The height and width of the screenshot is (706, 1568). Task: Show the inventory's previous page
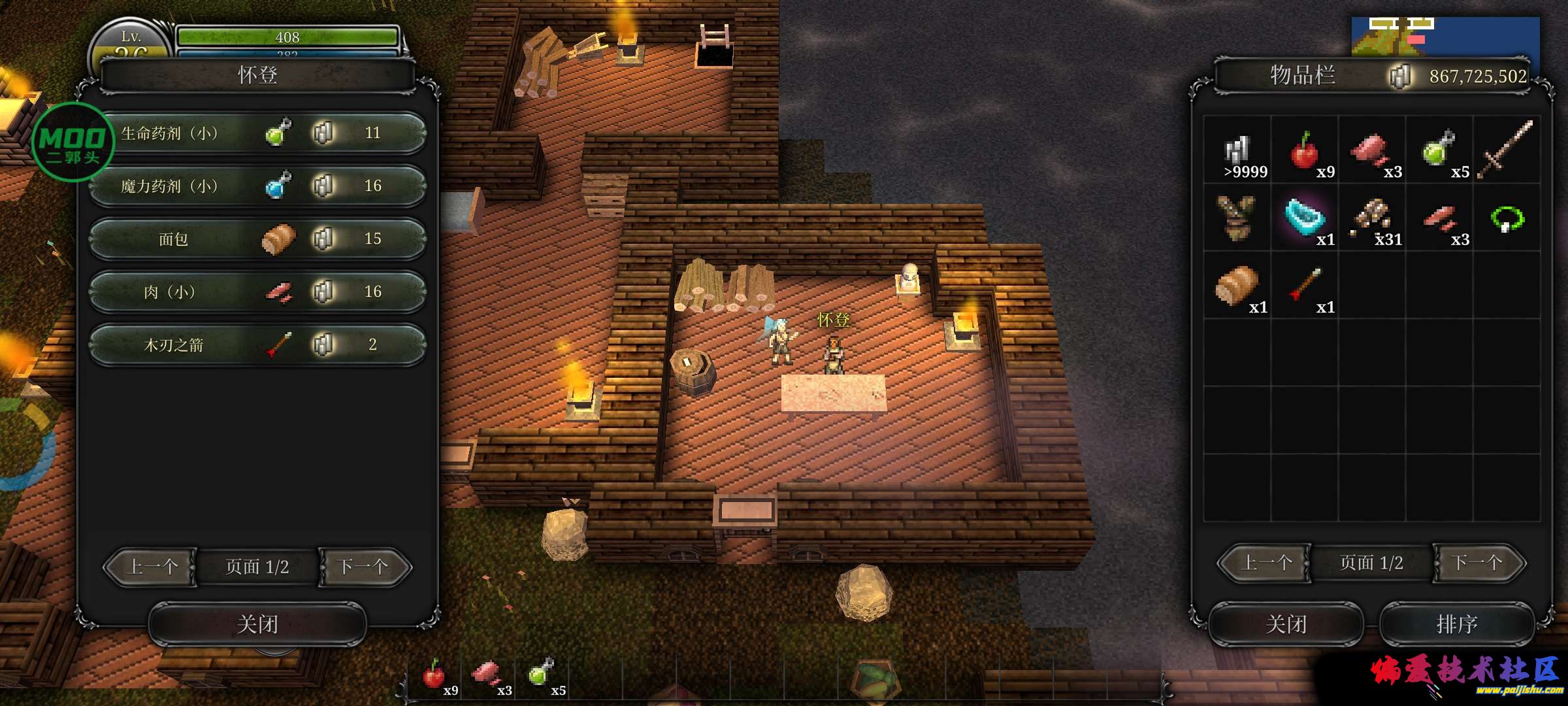tap(1265, 563)
